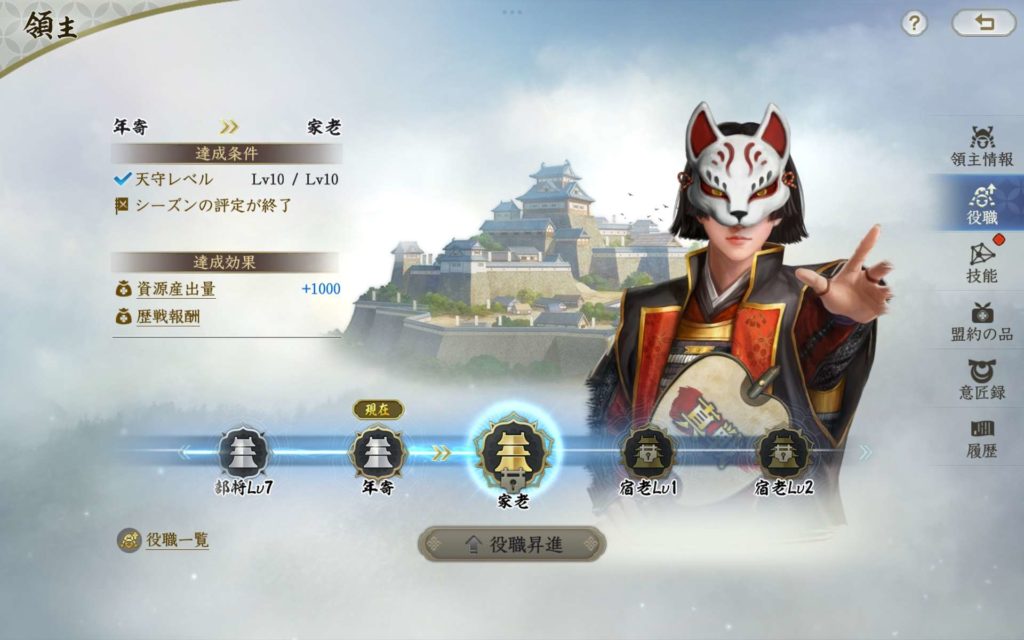Open the 役職一覧 rank list
1024x640 pixels.
point(165,541)
